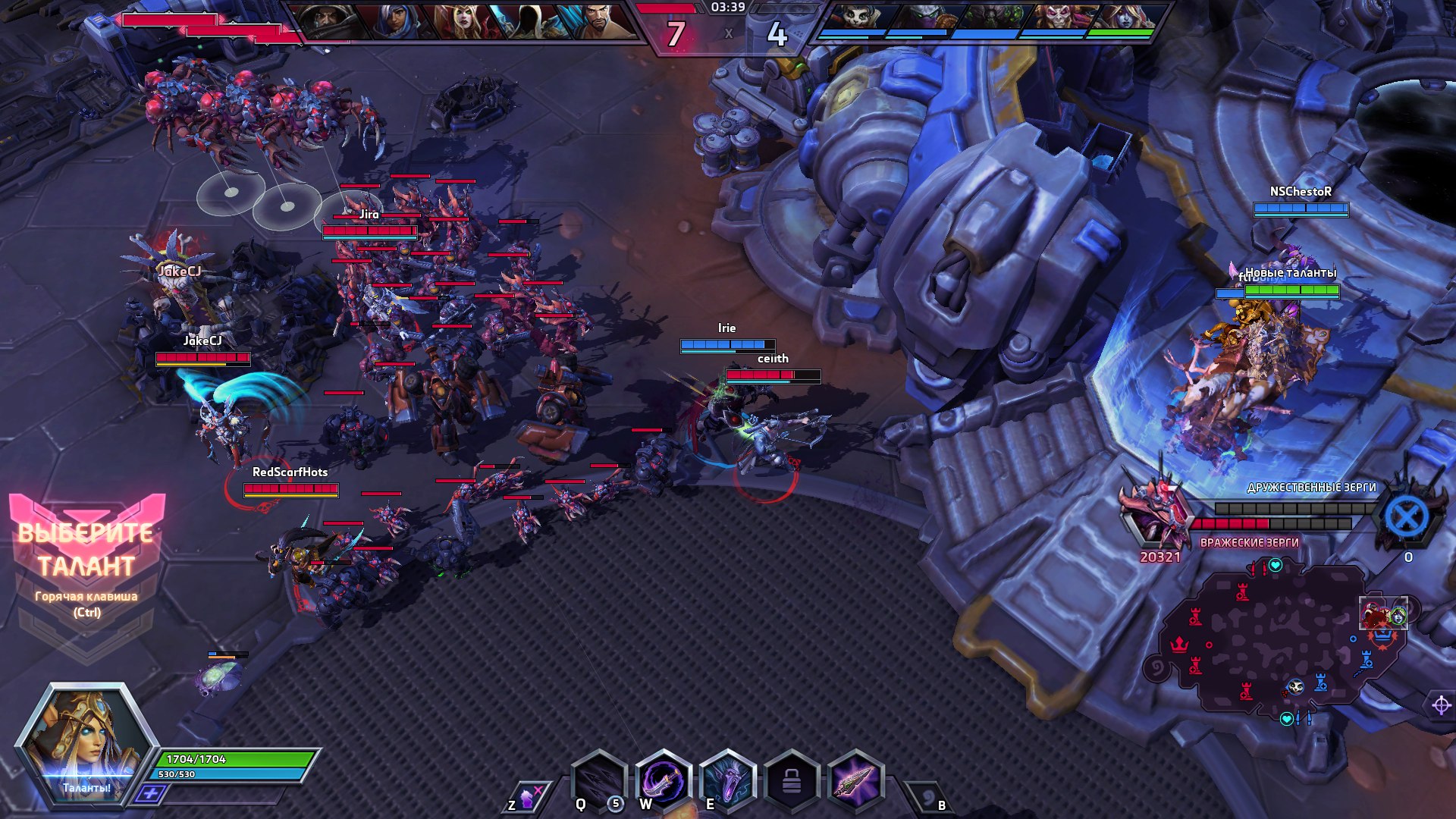
Task: Click the blue plus button under the health bar
Action: 150,794
